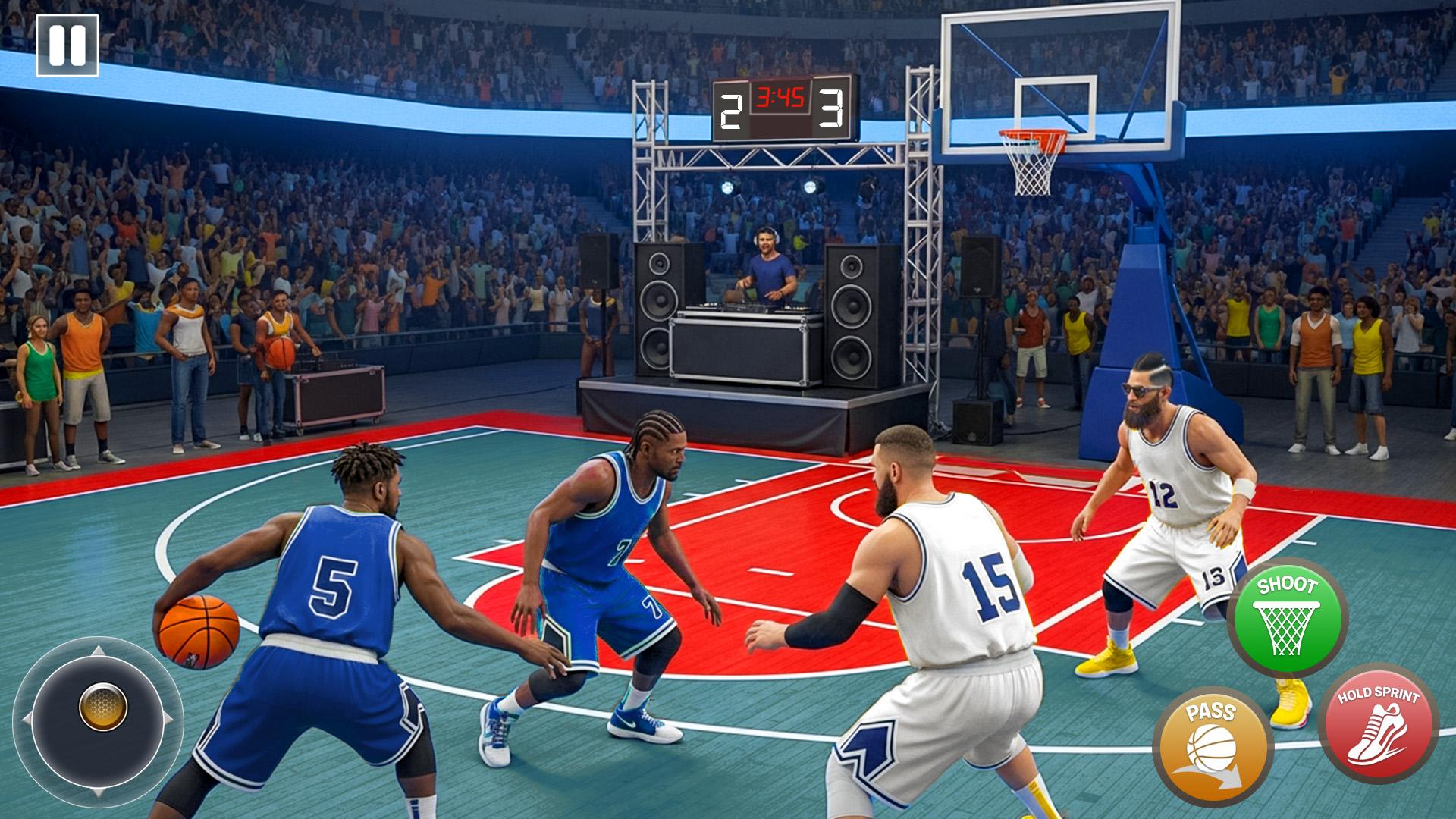Activate the red Hold Sprint button
Viewport: 1456px width, 819px height.
1378,723
